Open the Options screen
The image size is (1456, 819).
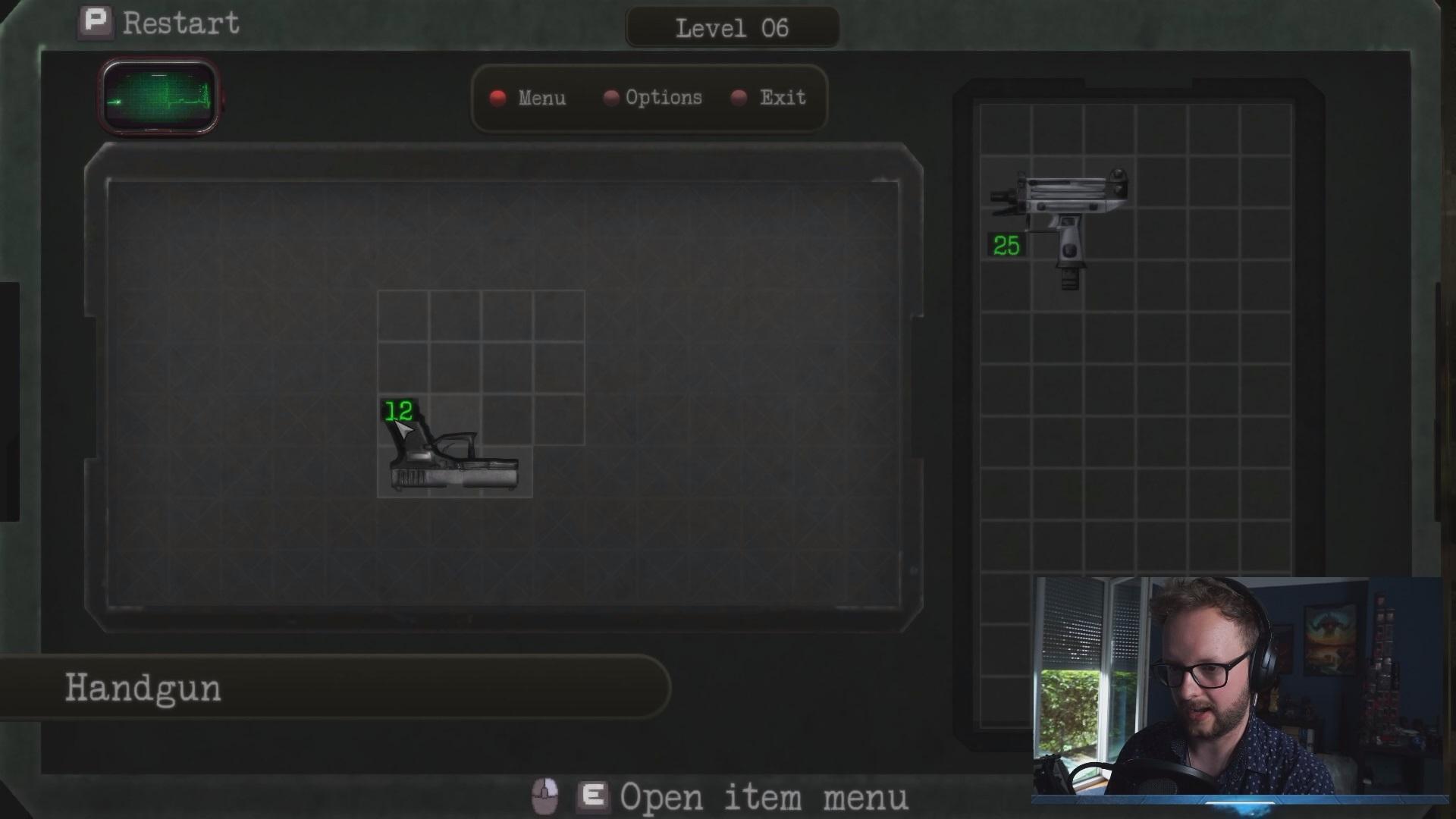click(654, 98)
